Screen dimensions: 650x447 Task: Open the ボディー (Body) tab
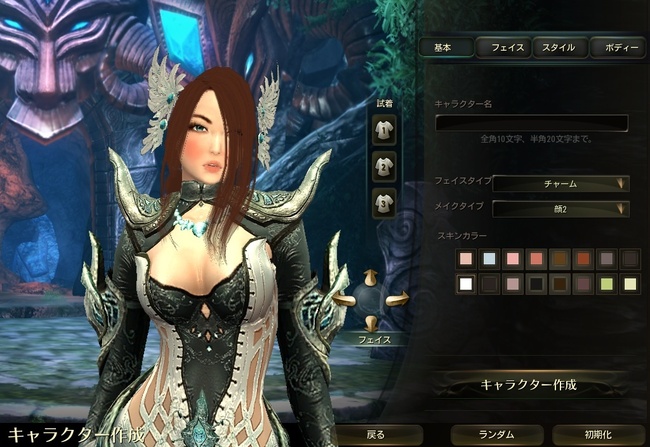(616, 47)
